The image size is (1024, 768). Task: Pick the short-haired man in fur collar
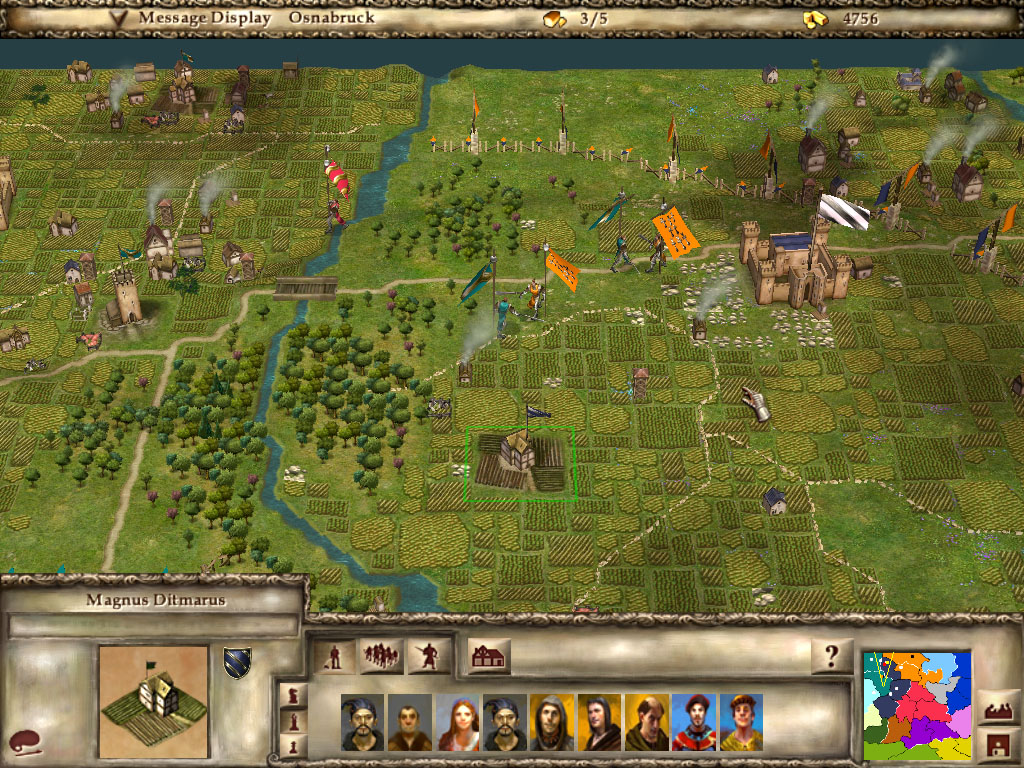[410, 722]
